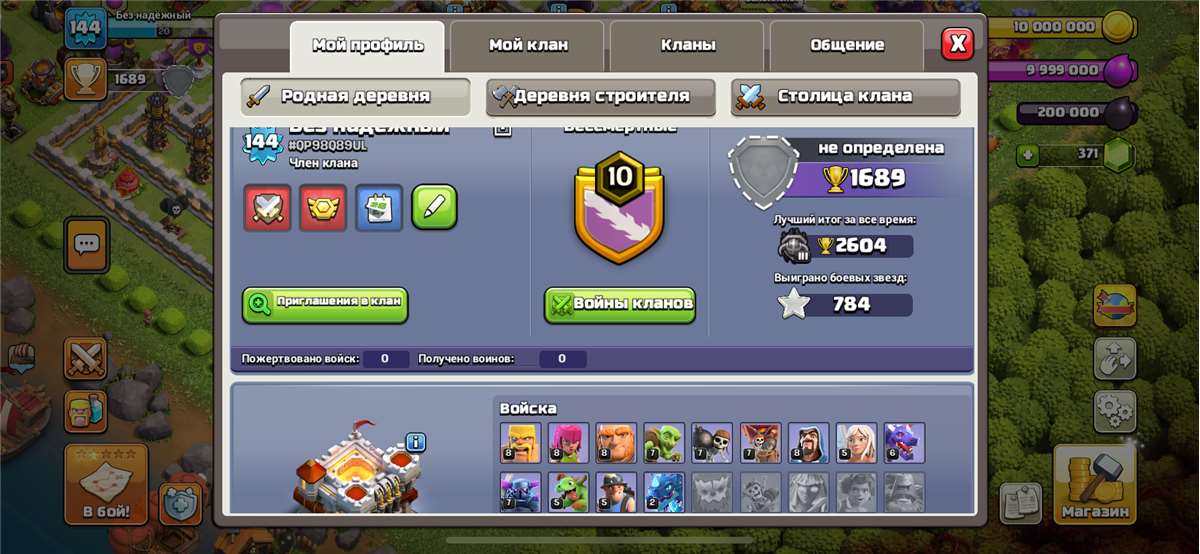Open the settings gear button

tap(1114, 410)
